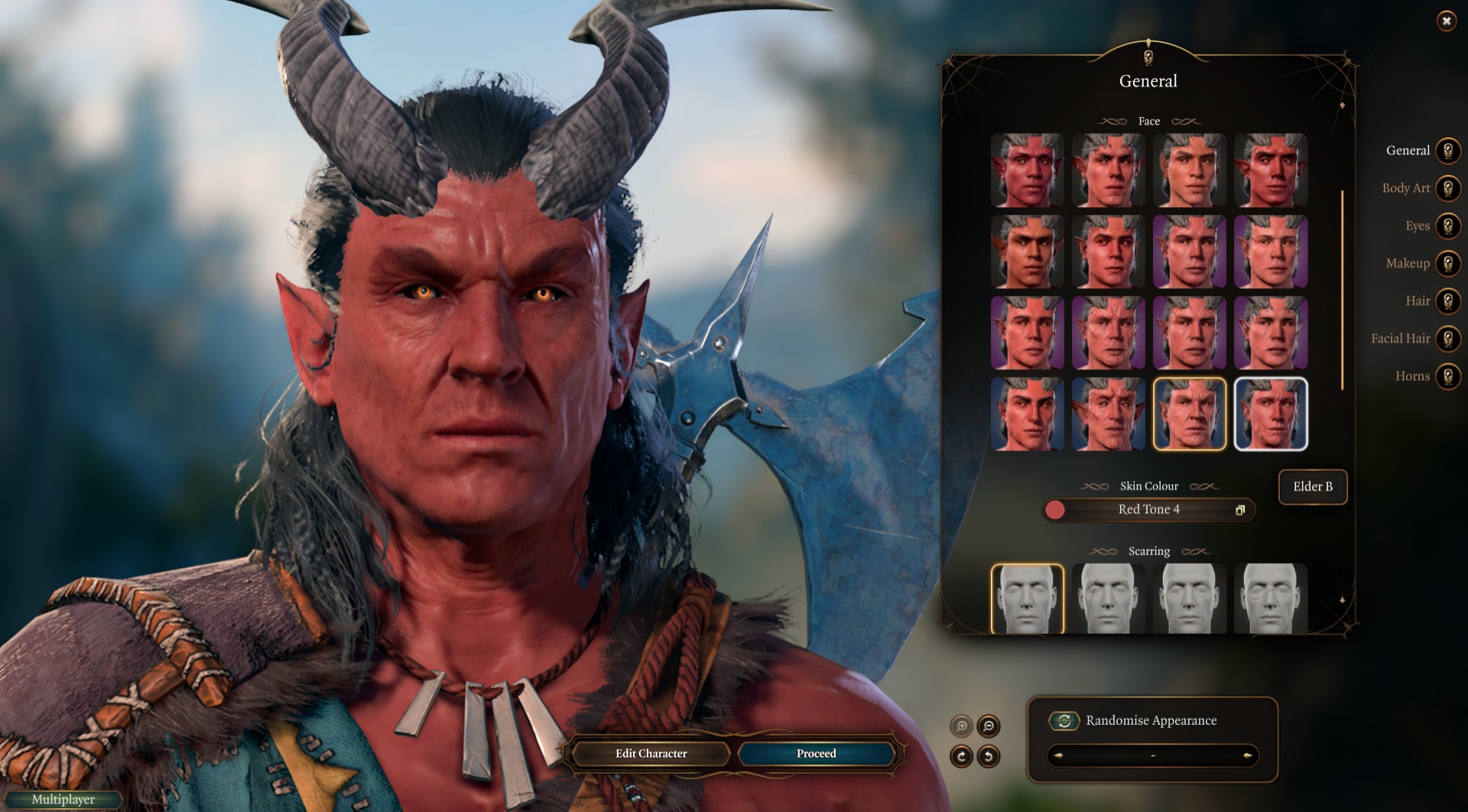Zoom out the character view
1468x812 pixels.
click(989, 726)
